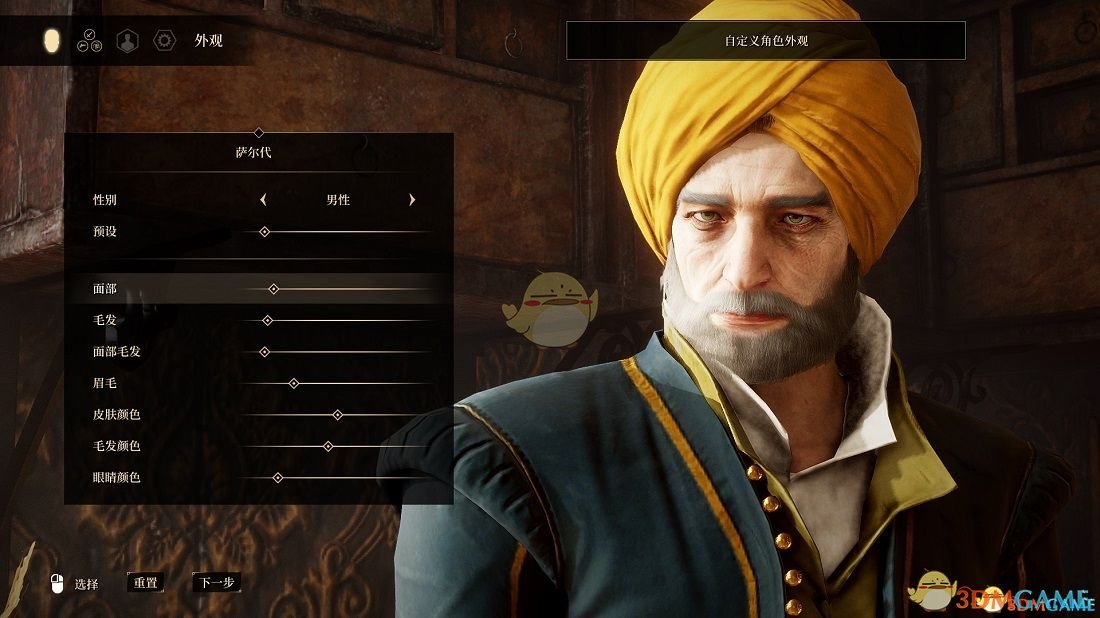Adjust the 眼睛颜色 eye color slider
Viewport: 1100px width, 618px height.
(278, 478)
